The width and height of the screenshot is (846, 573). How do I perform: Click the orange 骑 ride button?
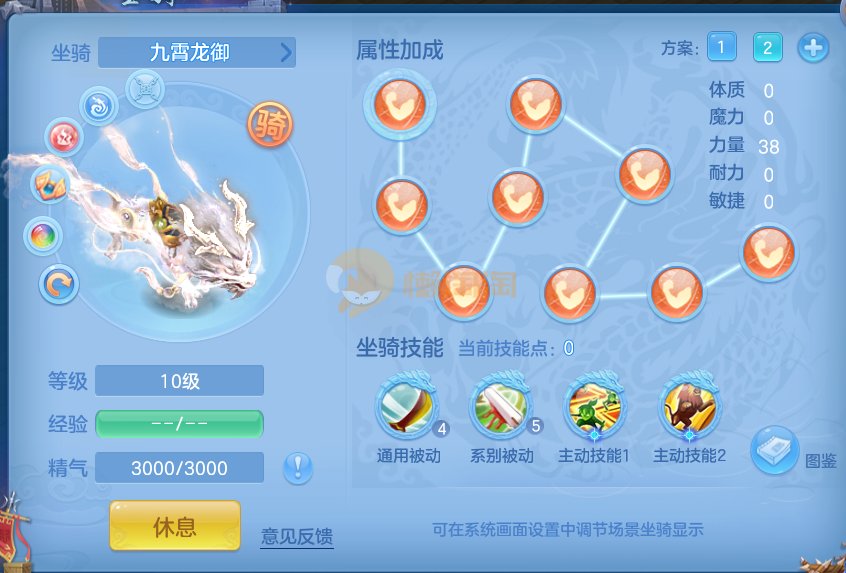(x=270, y=125)
